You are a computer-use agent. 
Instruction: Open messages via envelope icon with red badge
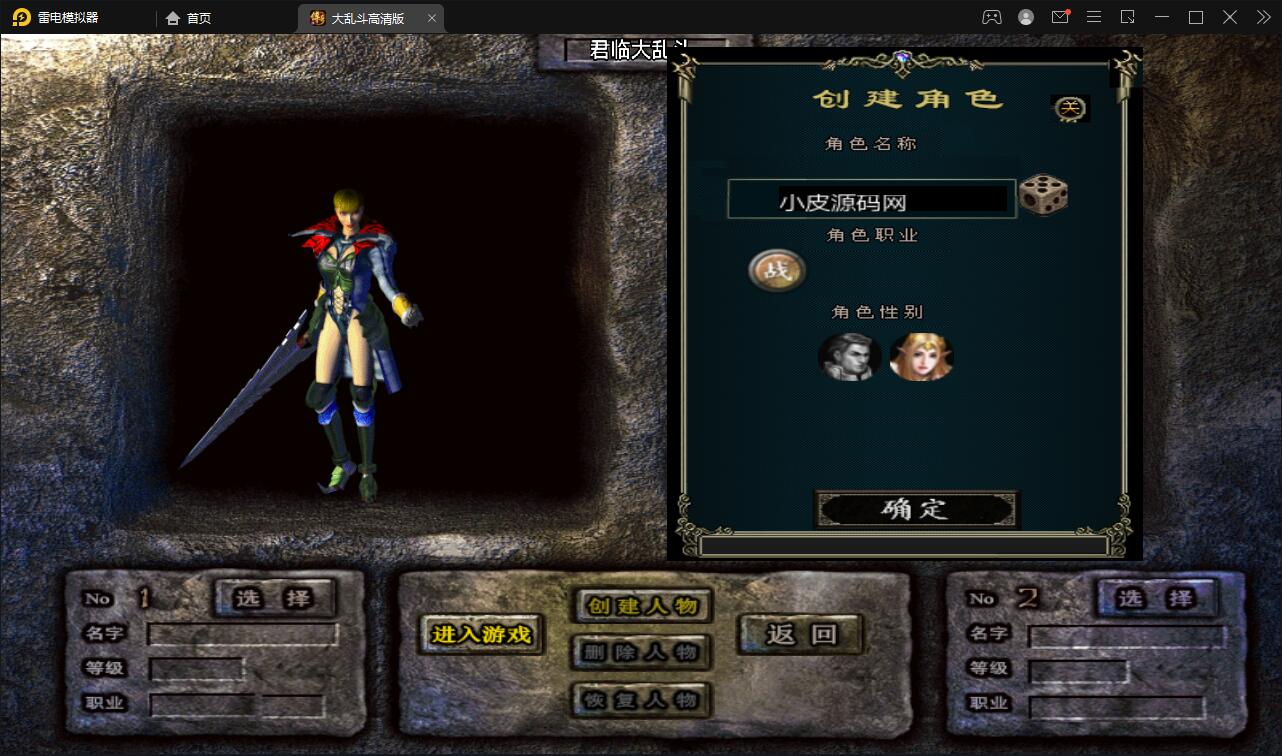pos(1060,17)
